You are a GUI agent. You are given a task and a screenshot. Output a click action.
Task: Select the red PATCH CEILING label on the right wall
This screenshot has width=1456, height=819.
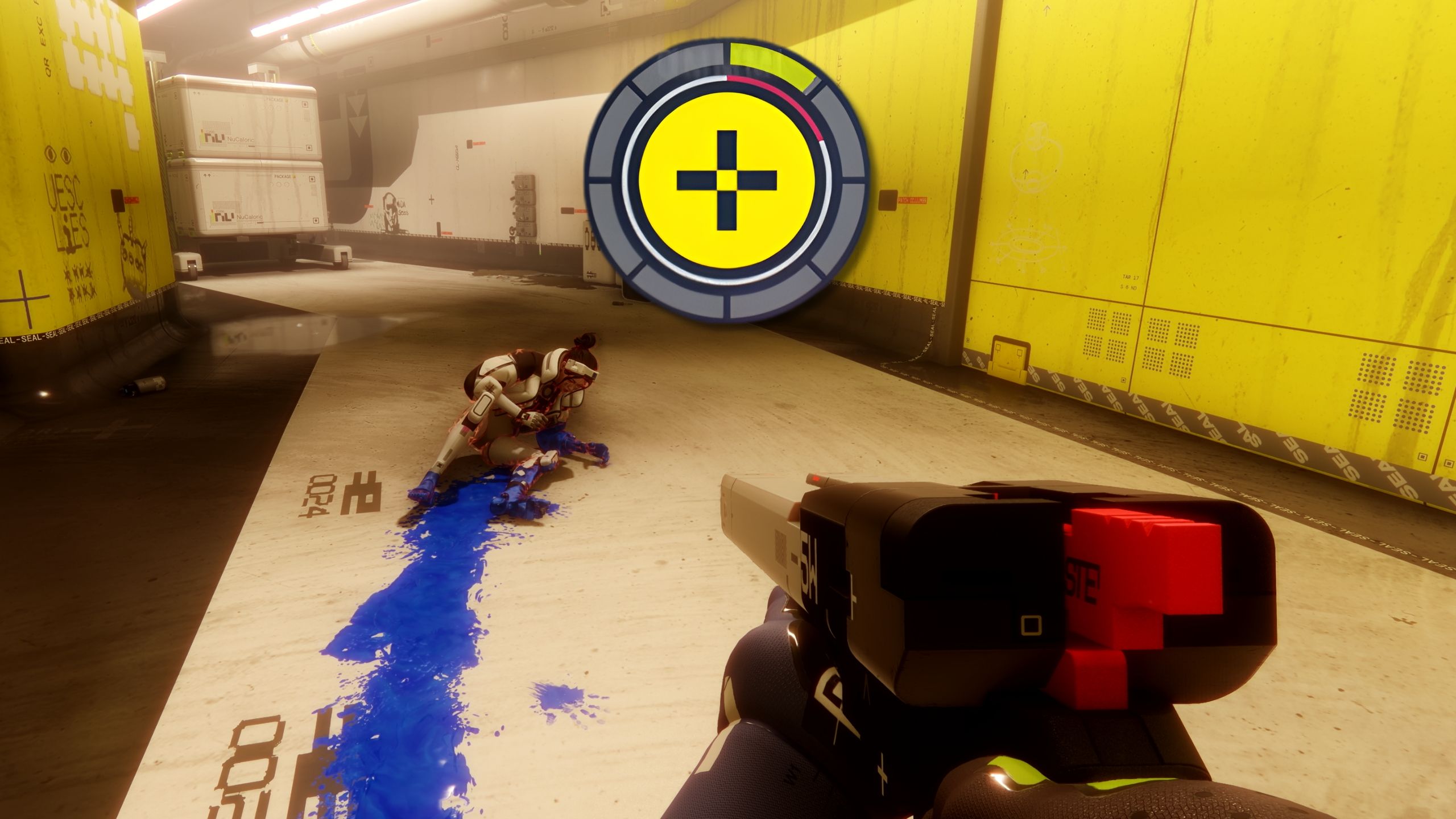point(912,201)
